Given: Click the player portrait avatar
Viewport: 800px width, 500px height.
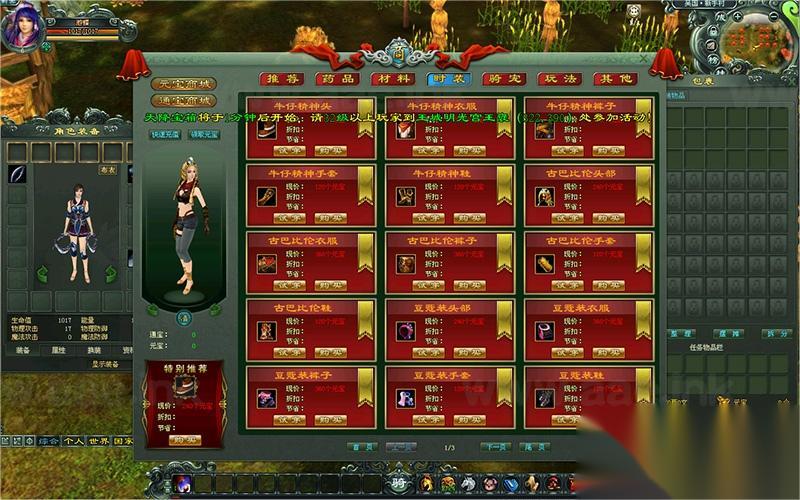Looking at the screenshot, I should (x=22, y=27).
